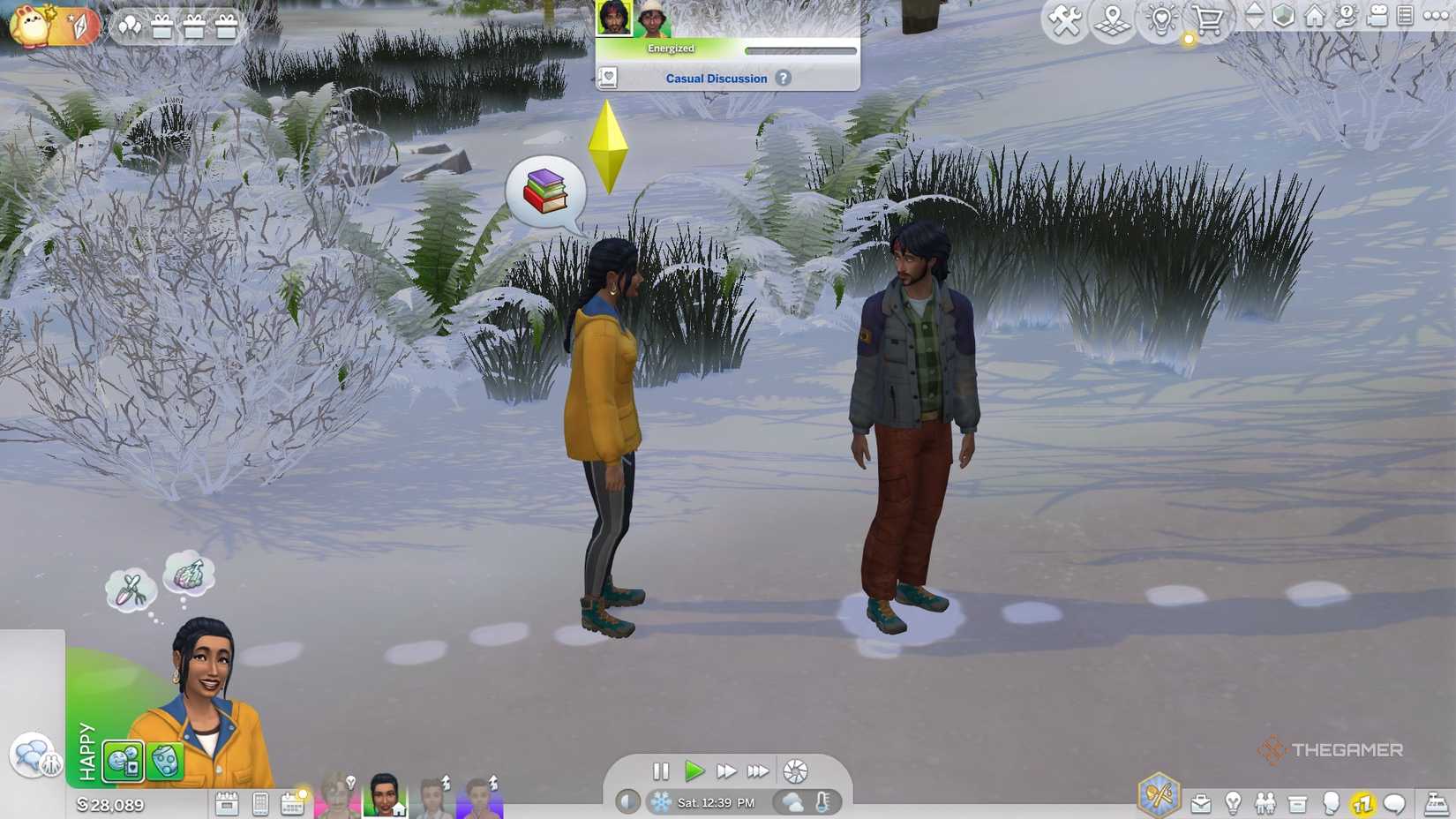Open the three-dots game options menu

pos(1436,16)
